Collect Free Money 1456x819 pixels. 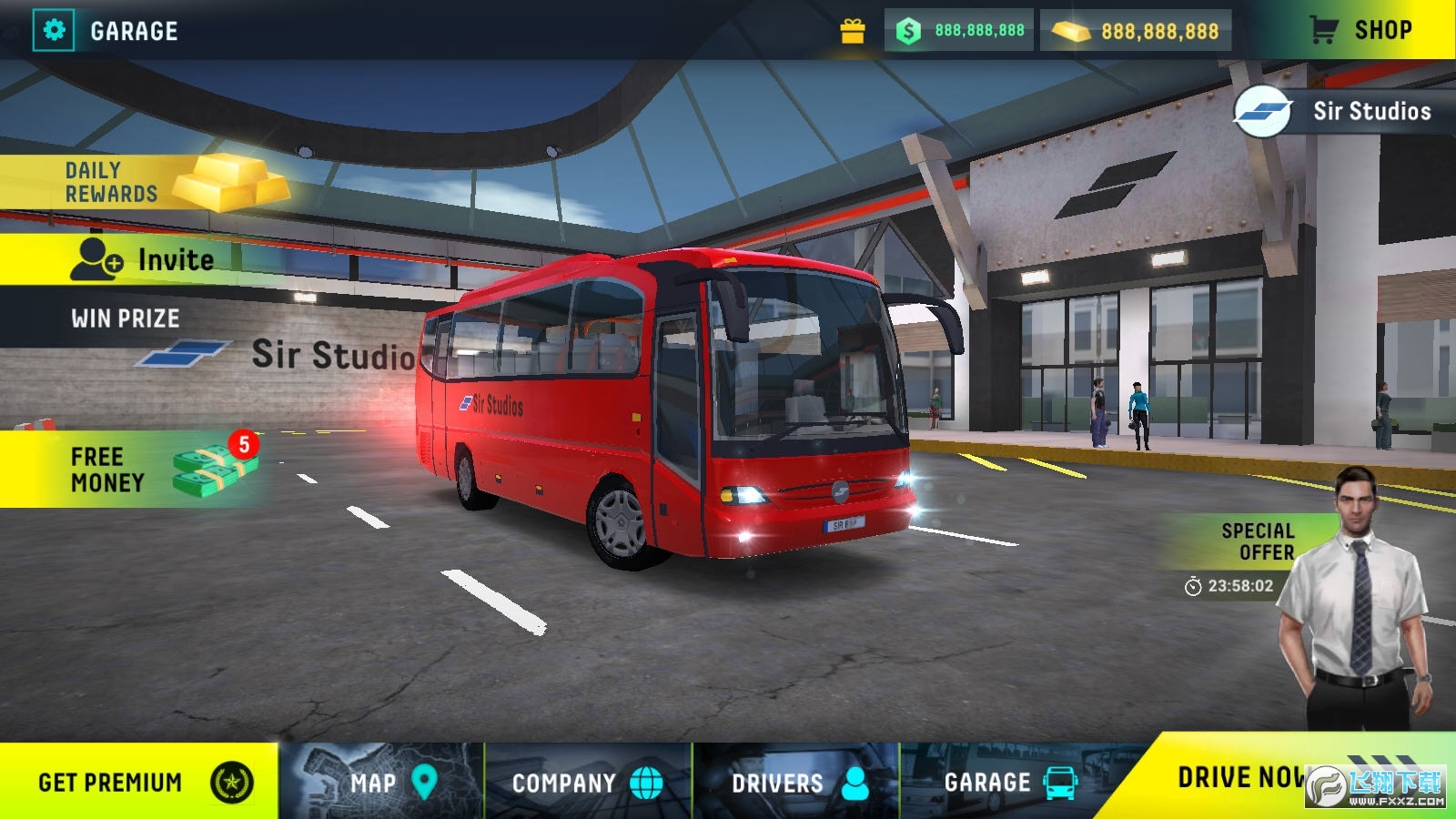pos(136,470)
